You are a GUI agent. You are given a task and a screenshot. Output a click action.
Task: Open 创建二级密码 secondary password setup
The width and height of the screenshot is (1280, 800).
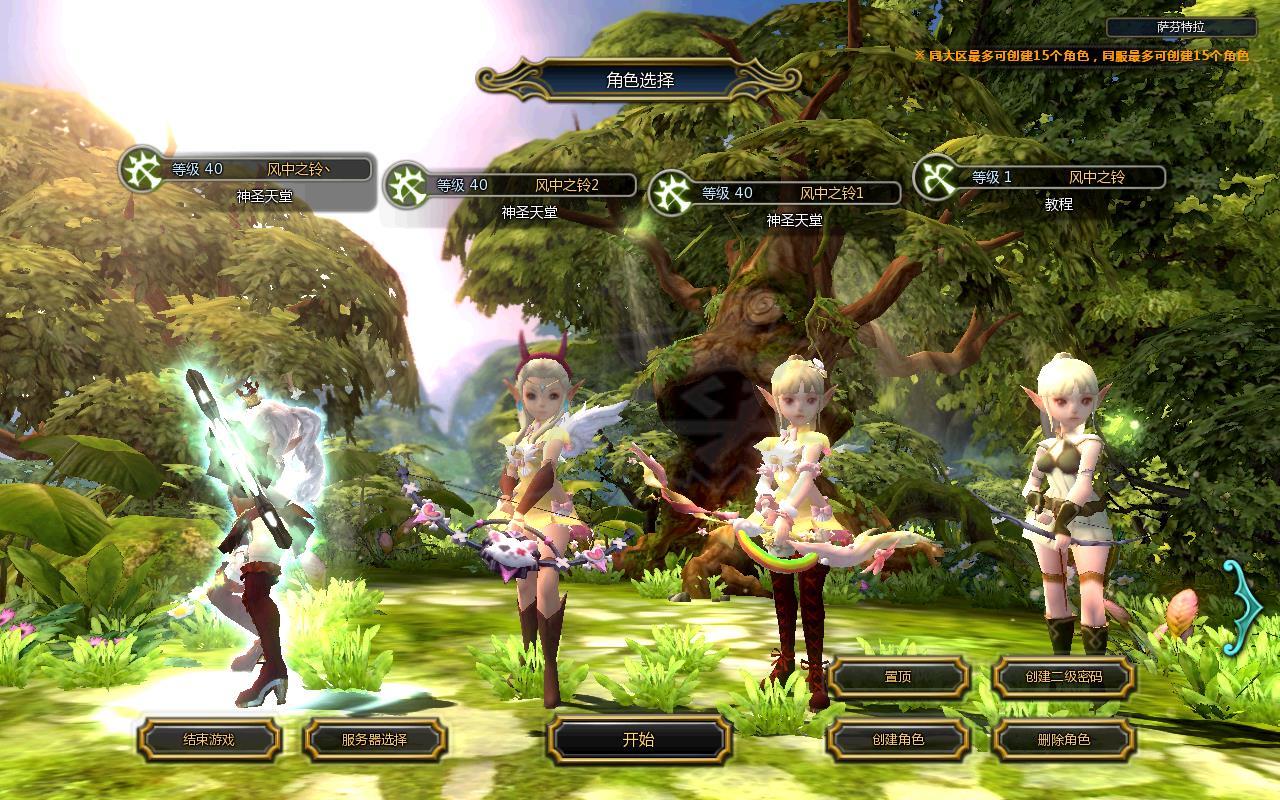[1063, 677]
